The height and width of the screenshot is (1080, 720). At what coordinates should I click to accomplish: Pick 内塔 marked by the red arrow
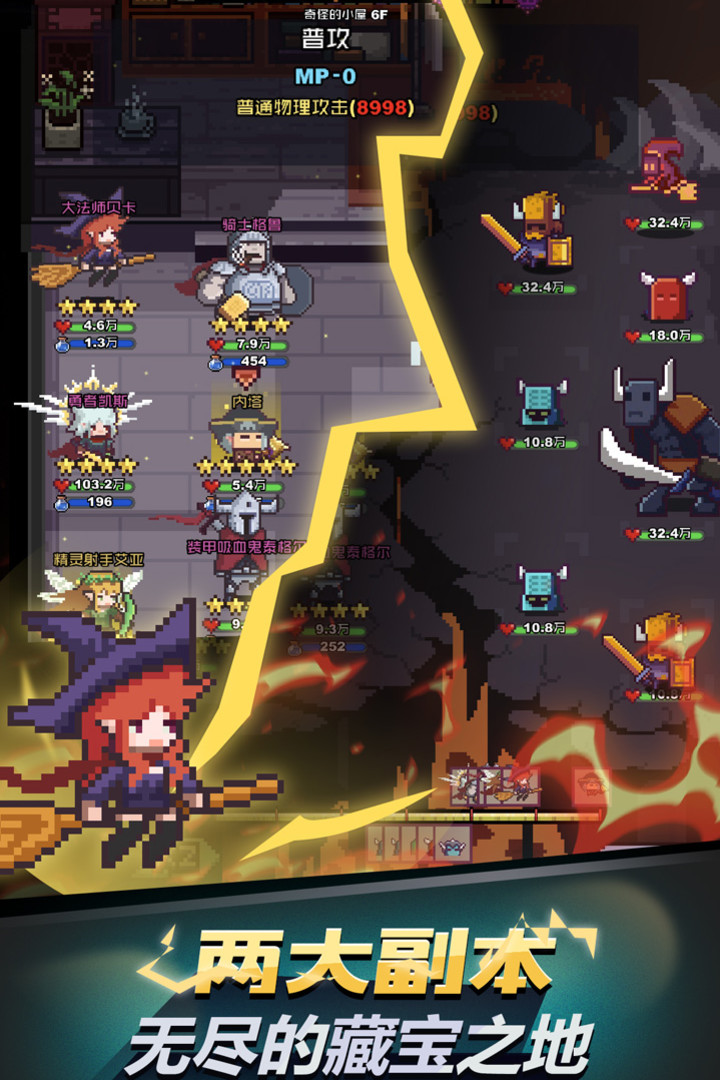coord(244,432)
